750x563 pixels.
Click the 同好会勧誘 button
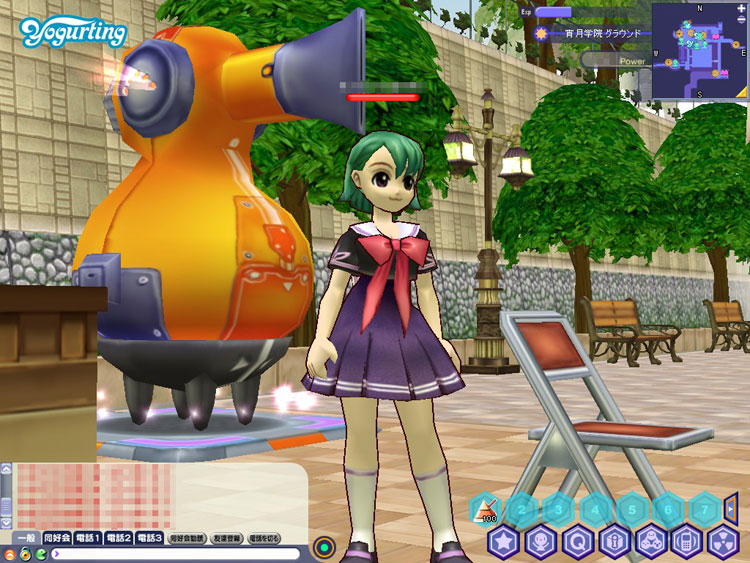[185, 538]
